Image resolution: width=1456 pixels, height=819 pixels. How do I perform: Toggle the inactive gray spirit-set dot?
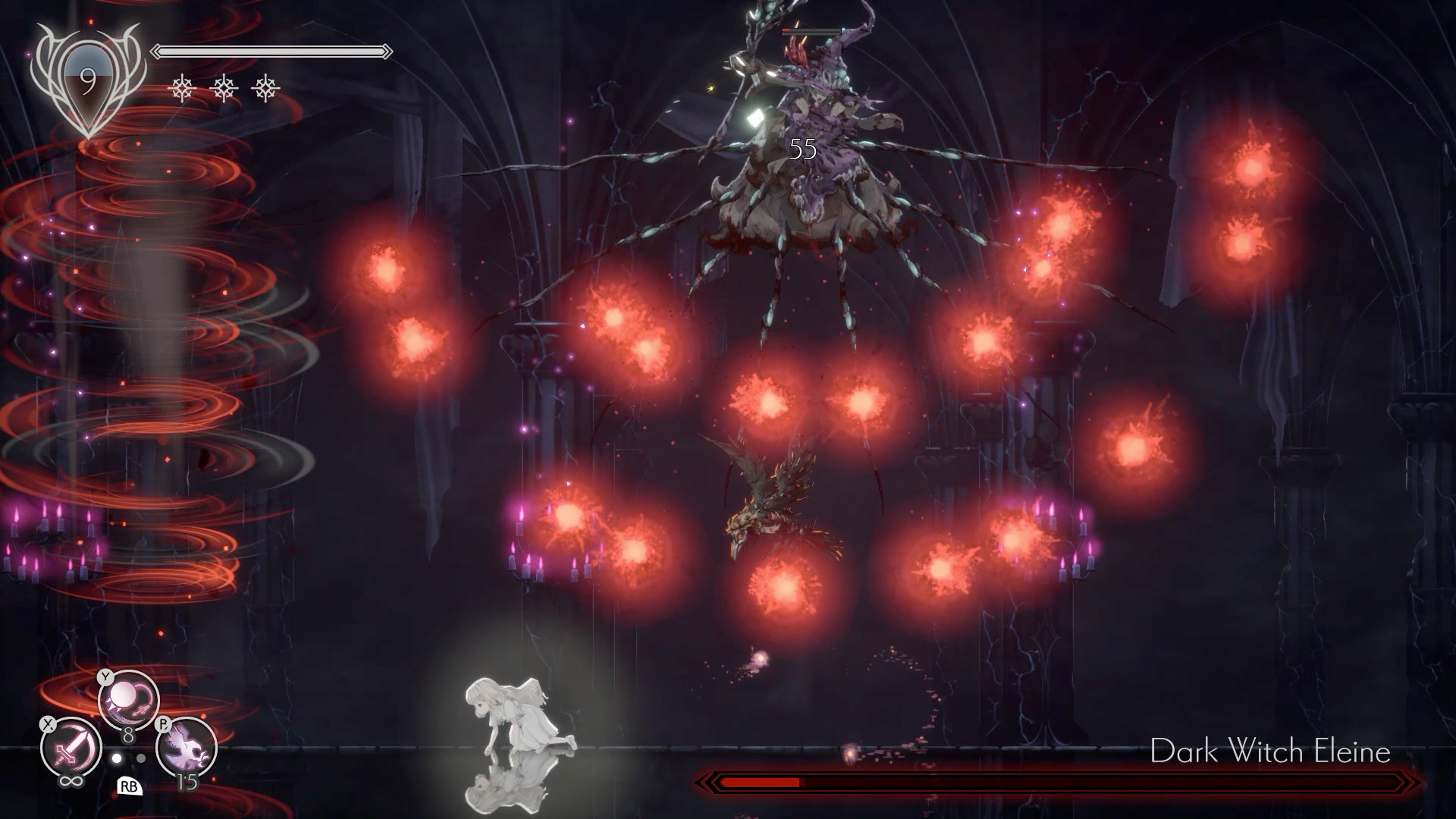[141, 758]
